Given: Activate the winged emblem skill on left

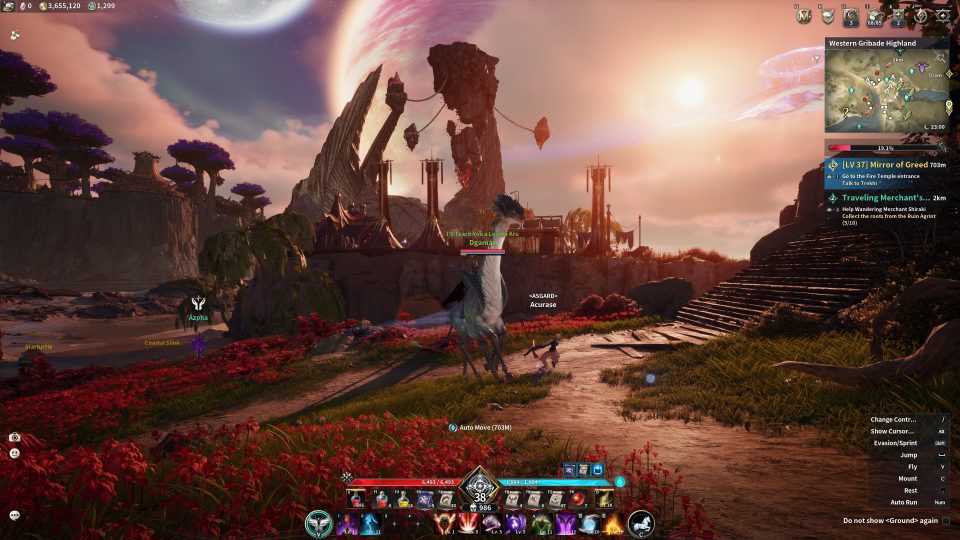Looking at the screenshot, I should click(319, 523).
